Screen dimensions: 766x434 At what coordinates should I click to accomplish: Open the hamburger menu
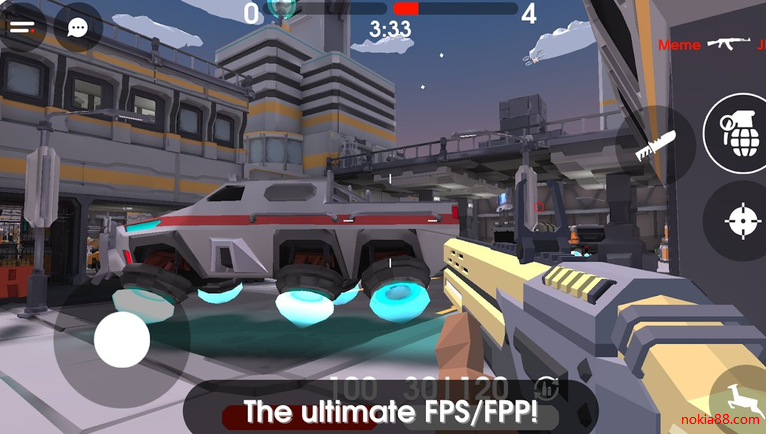[22, 27]
